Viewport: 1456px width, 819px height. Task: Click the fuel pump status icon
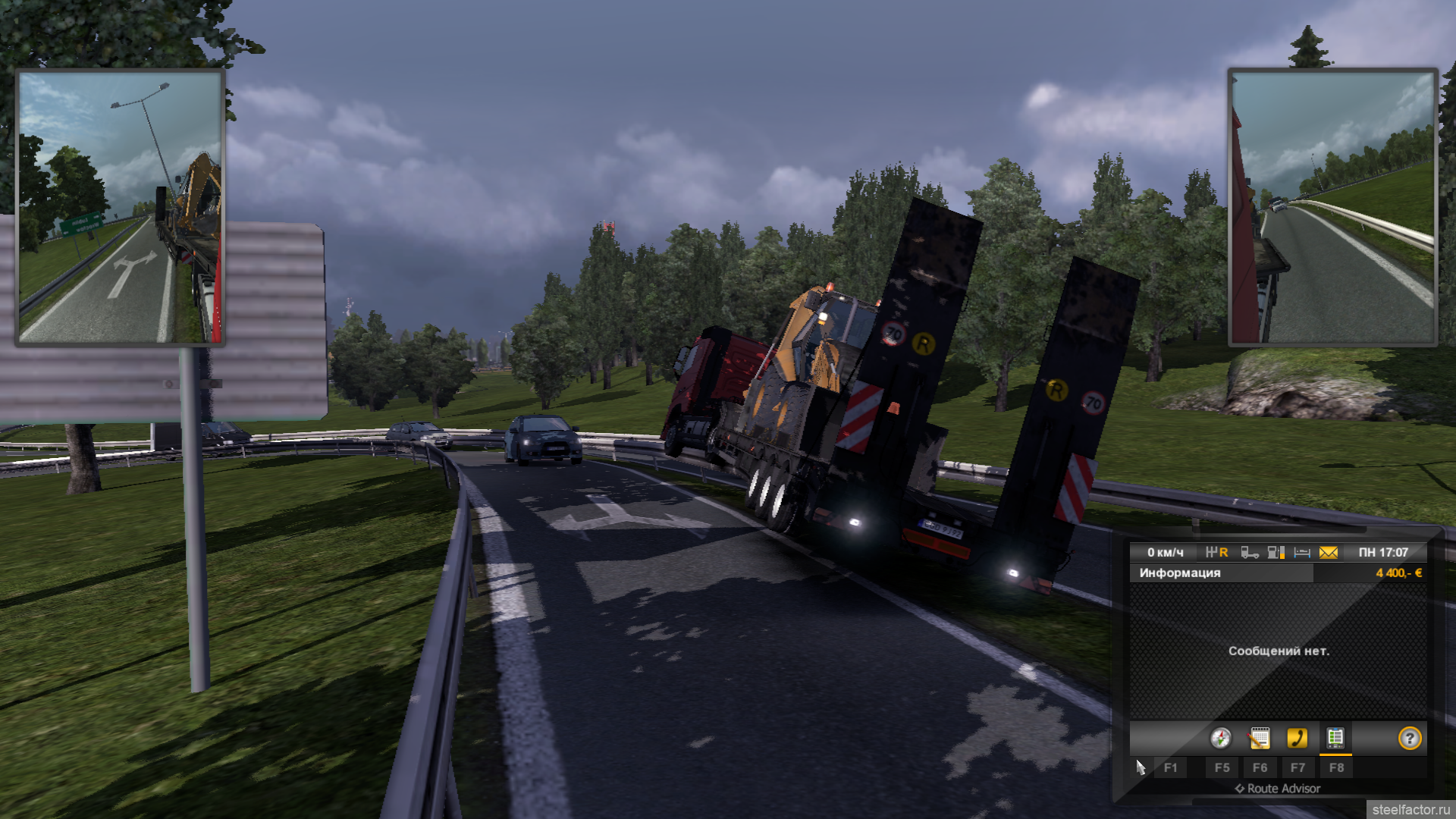pyautogui.click(x=1276, y=553)
